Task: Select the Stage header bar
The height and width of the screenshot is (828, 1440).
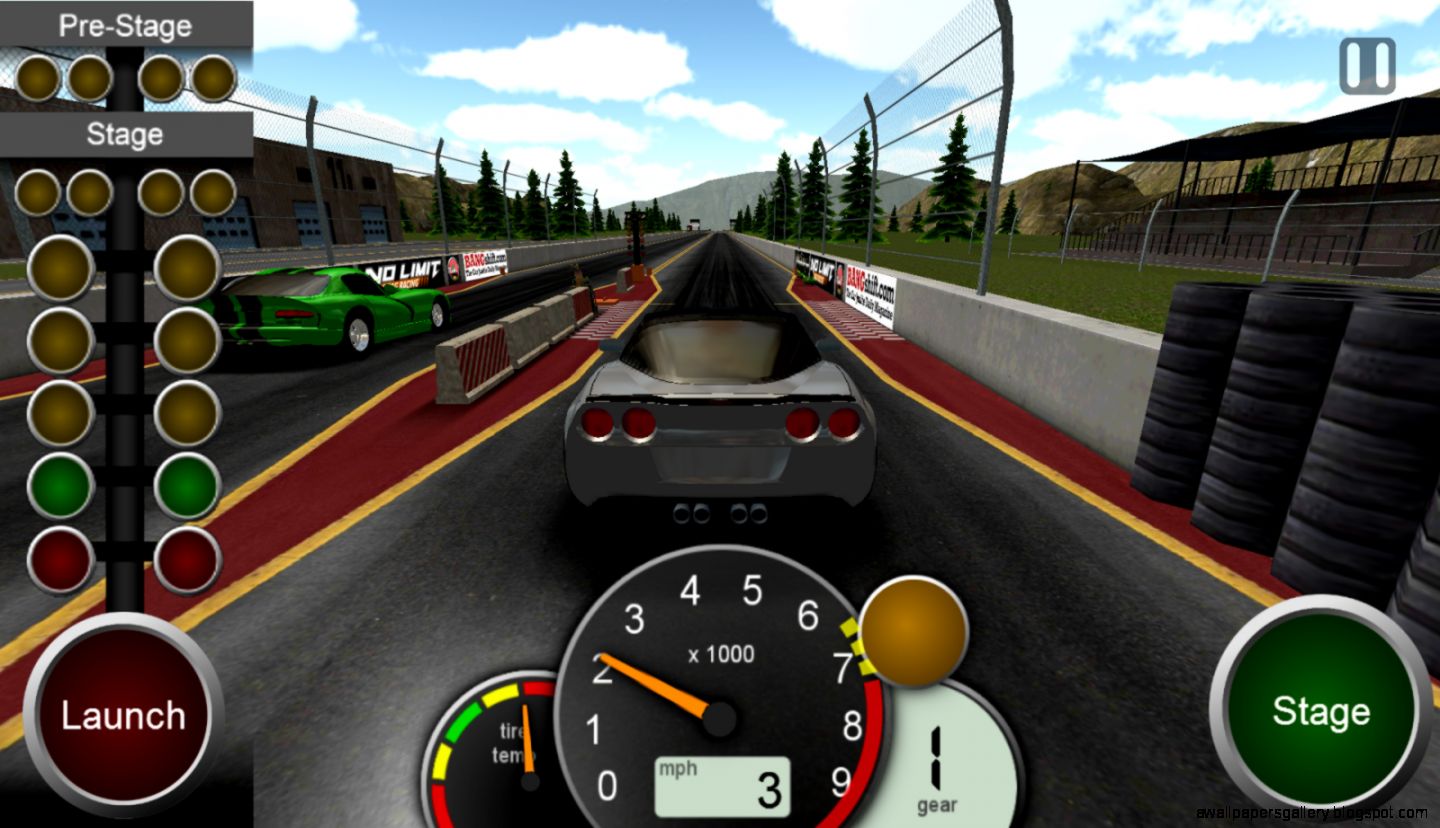Action: (x=125, y=133)
